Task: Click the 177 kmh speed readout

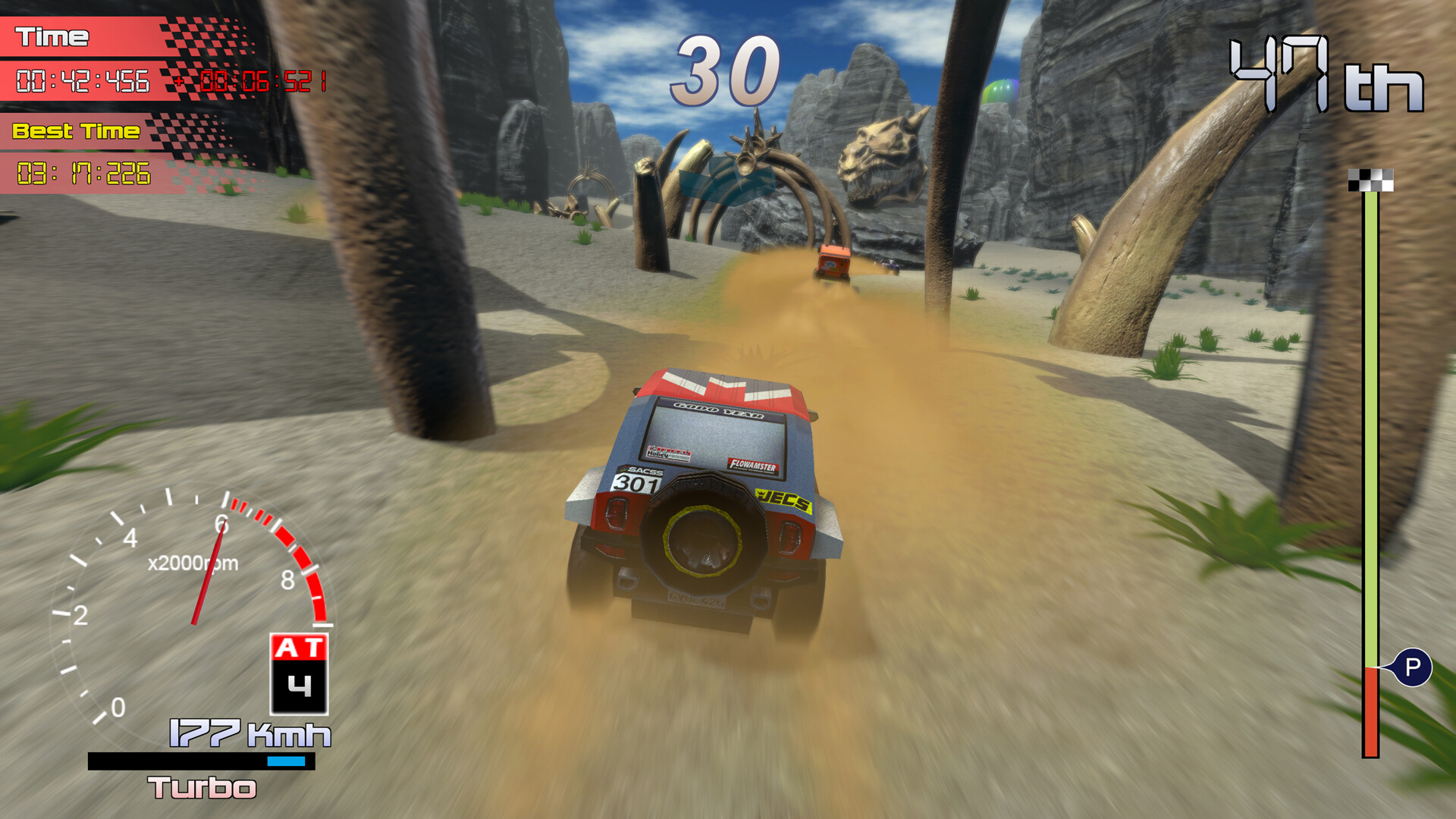Action: coord(245,733)
